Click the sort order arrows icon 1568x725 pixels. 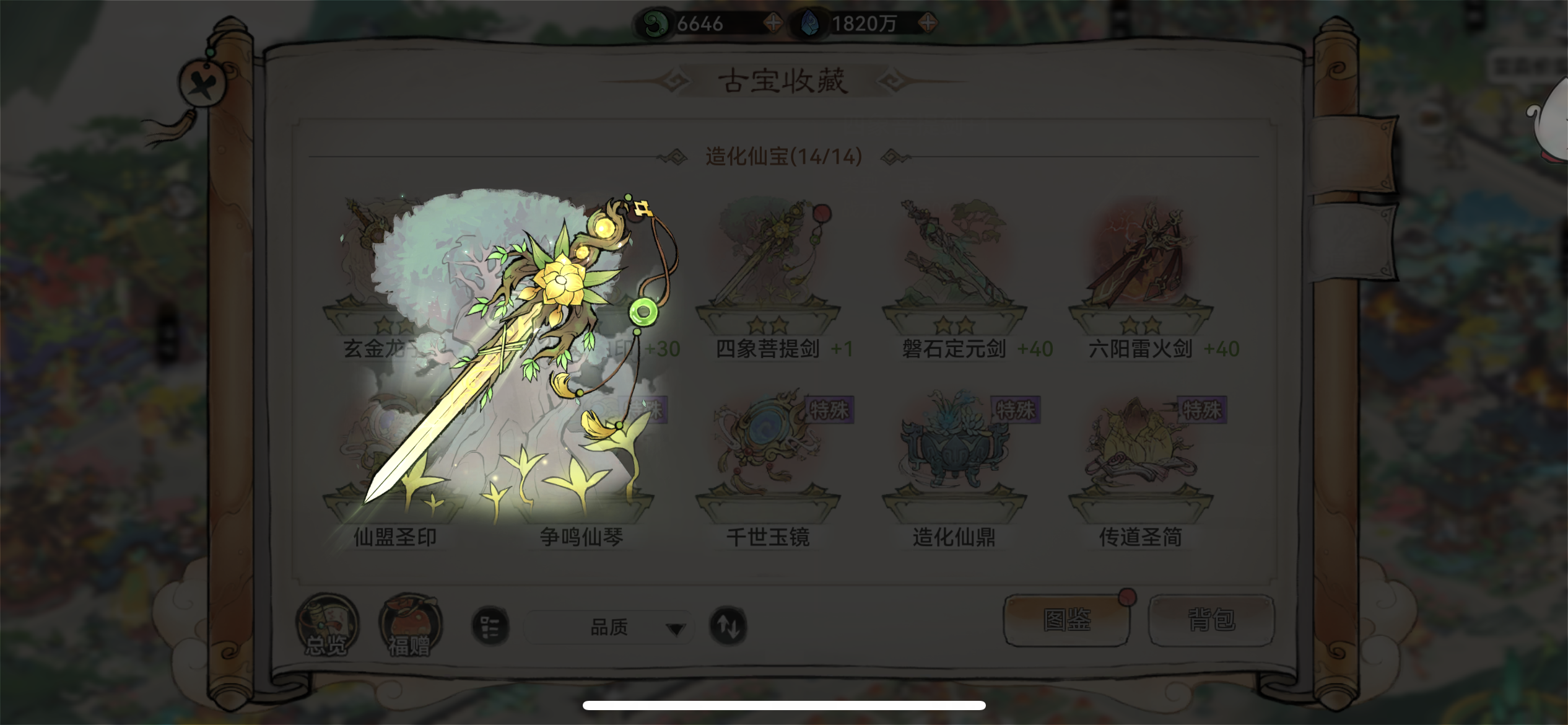pyautogui.click(x=728, y=627)
